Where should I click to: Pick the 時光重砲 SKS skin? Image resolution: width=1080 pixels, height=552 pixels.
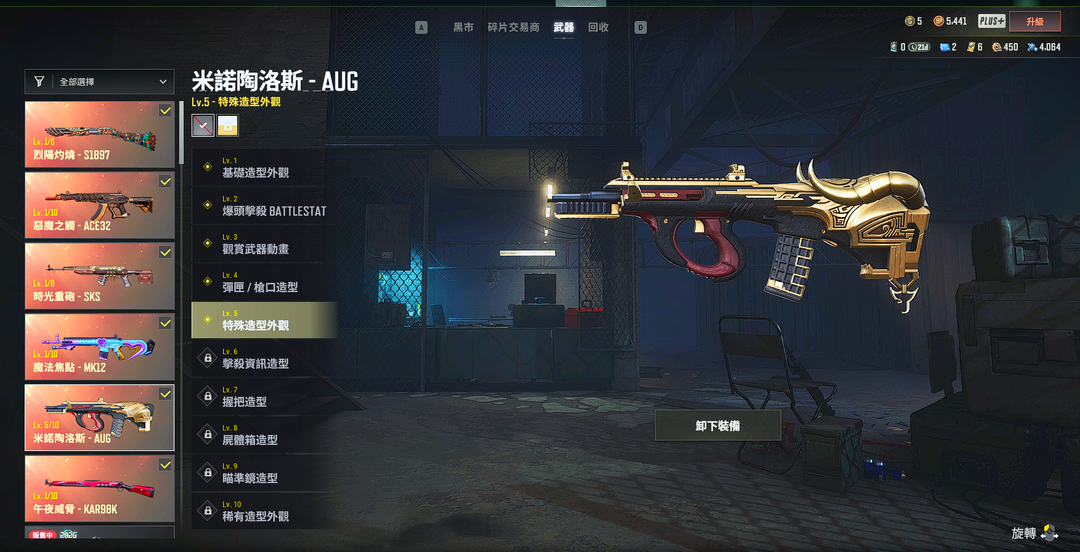click(99, 275)
